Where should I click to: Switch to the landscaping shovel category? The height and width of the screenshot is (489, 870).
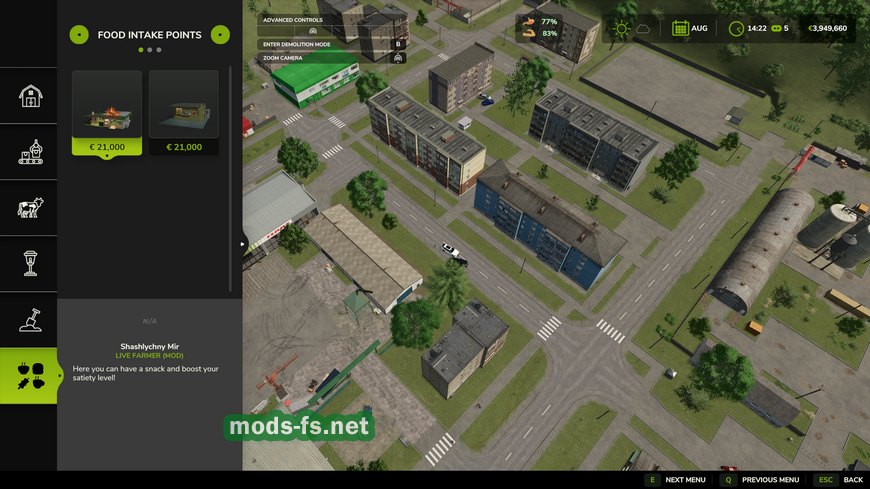point(29,320)
